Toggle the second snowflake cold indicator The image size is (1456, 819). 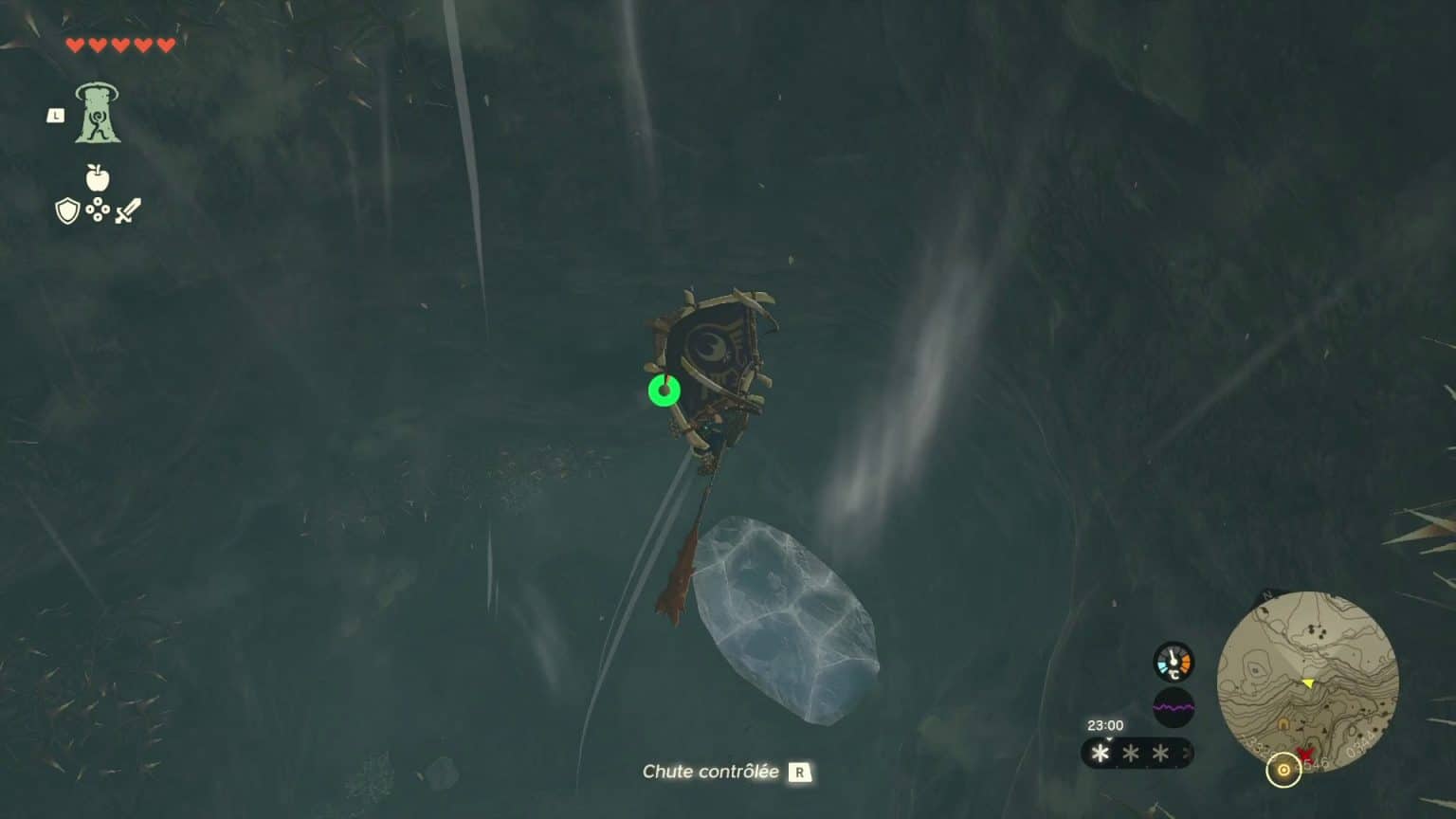coord(1130,752)
